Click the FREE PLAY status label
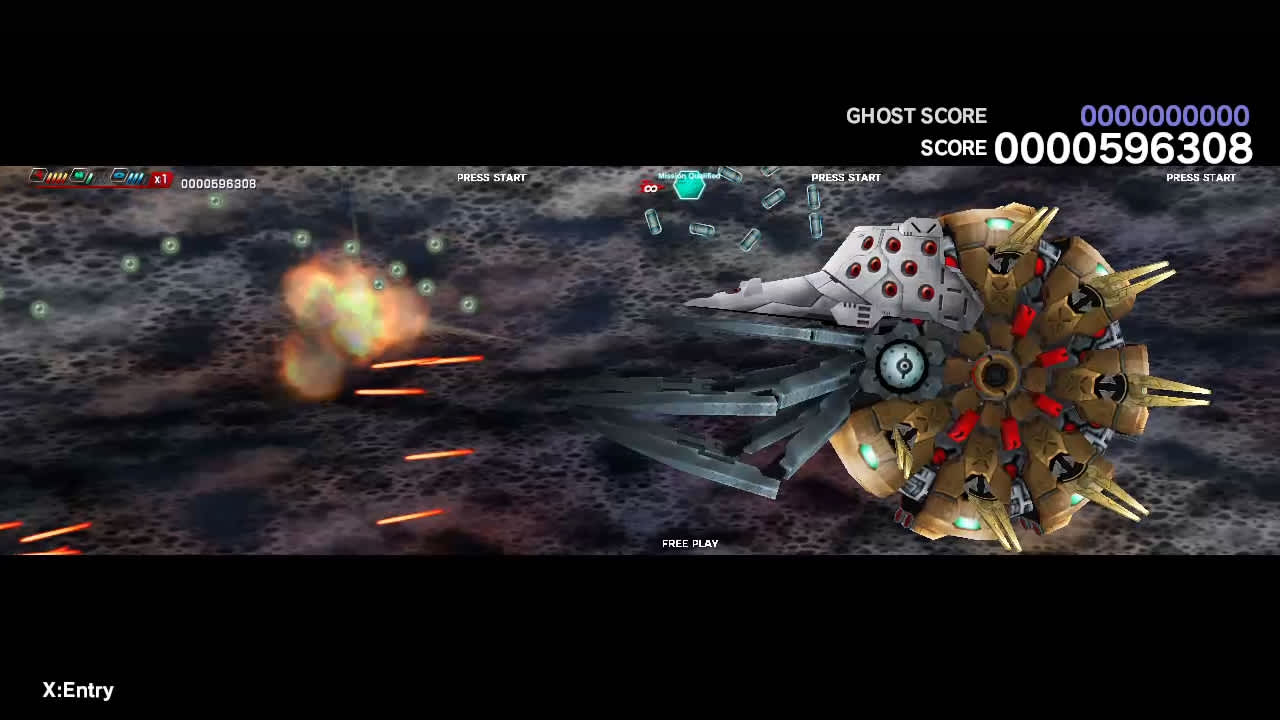Image resolution: width=1280 pixels, height=720 pixels. pos(689,543)
